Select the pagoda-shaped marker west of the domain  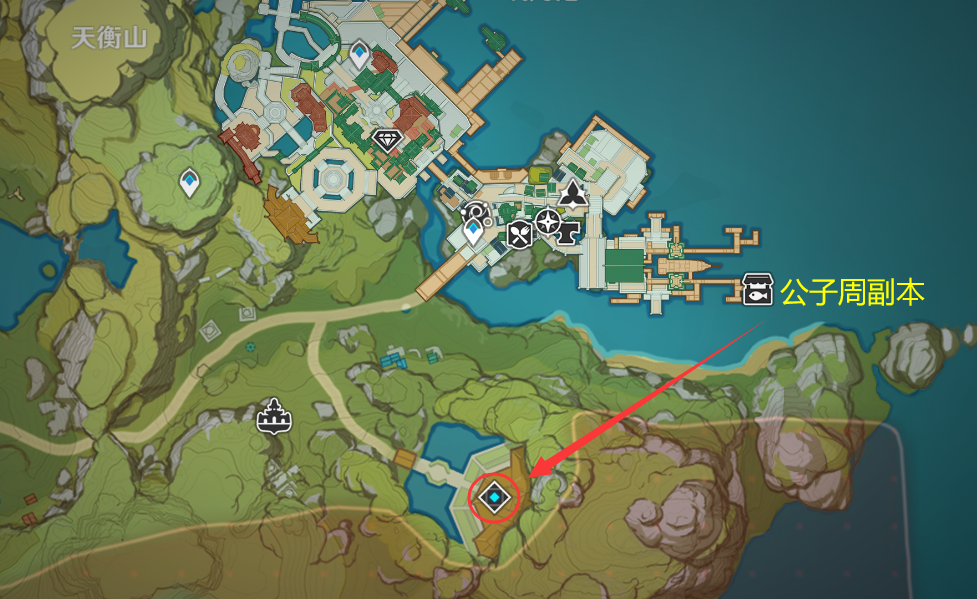pyautogui.click(x=272, y=416)
